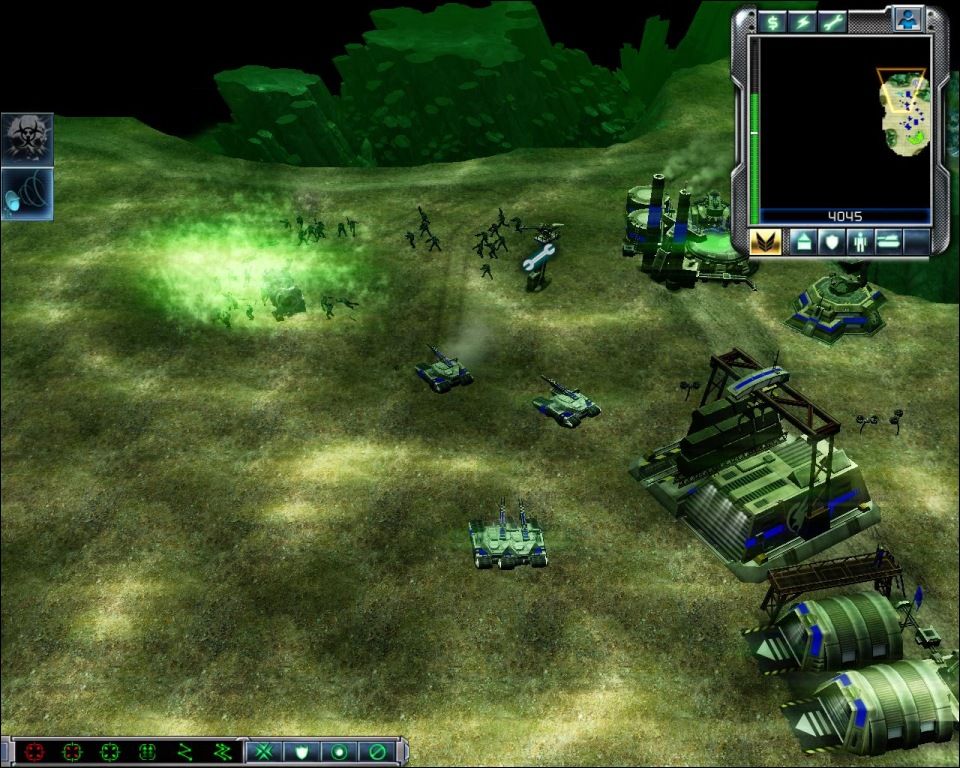
Task: Select the gold chevron main tab
Action: click(x=765, y=242)
